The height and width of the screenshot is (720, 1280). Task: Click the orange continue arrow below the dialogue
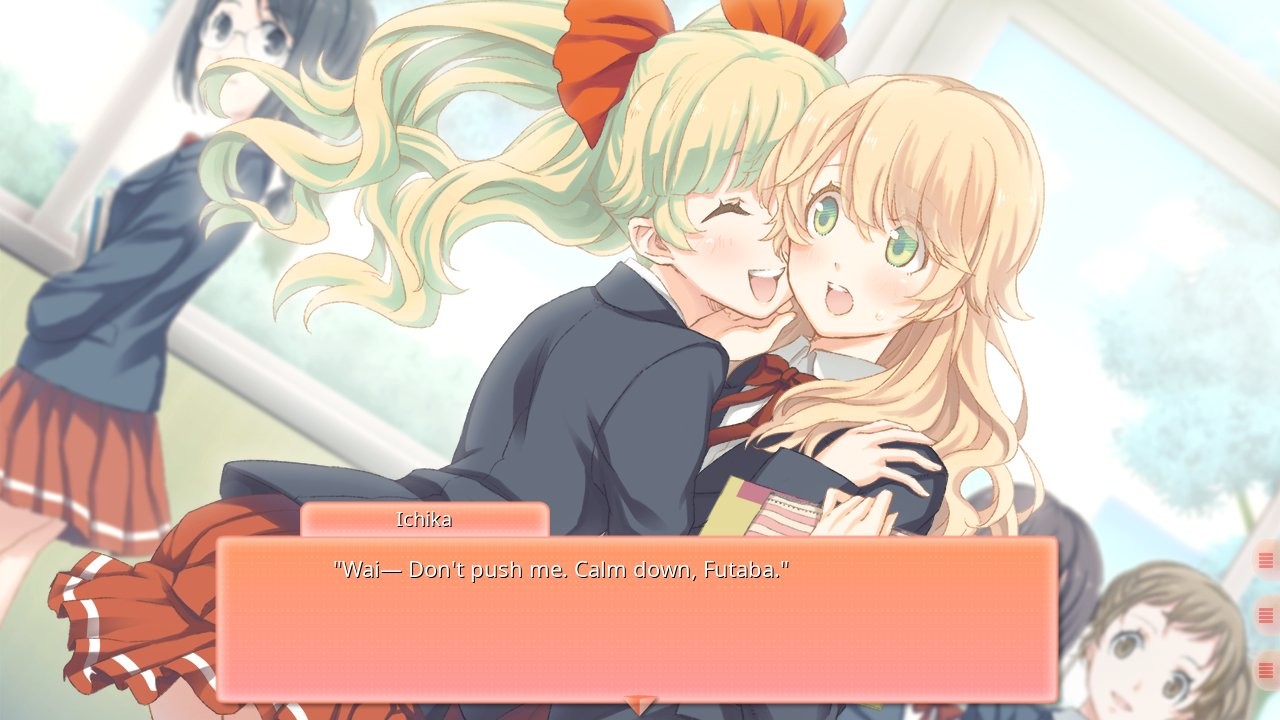640,702
